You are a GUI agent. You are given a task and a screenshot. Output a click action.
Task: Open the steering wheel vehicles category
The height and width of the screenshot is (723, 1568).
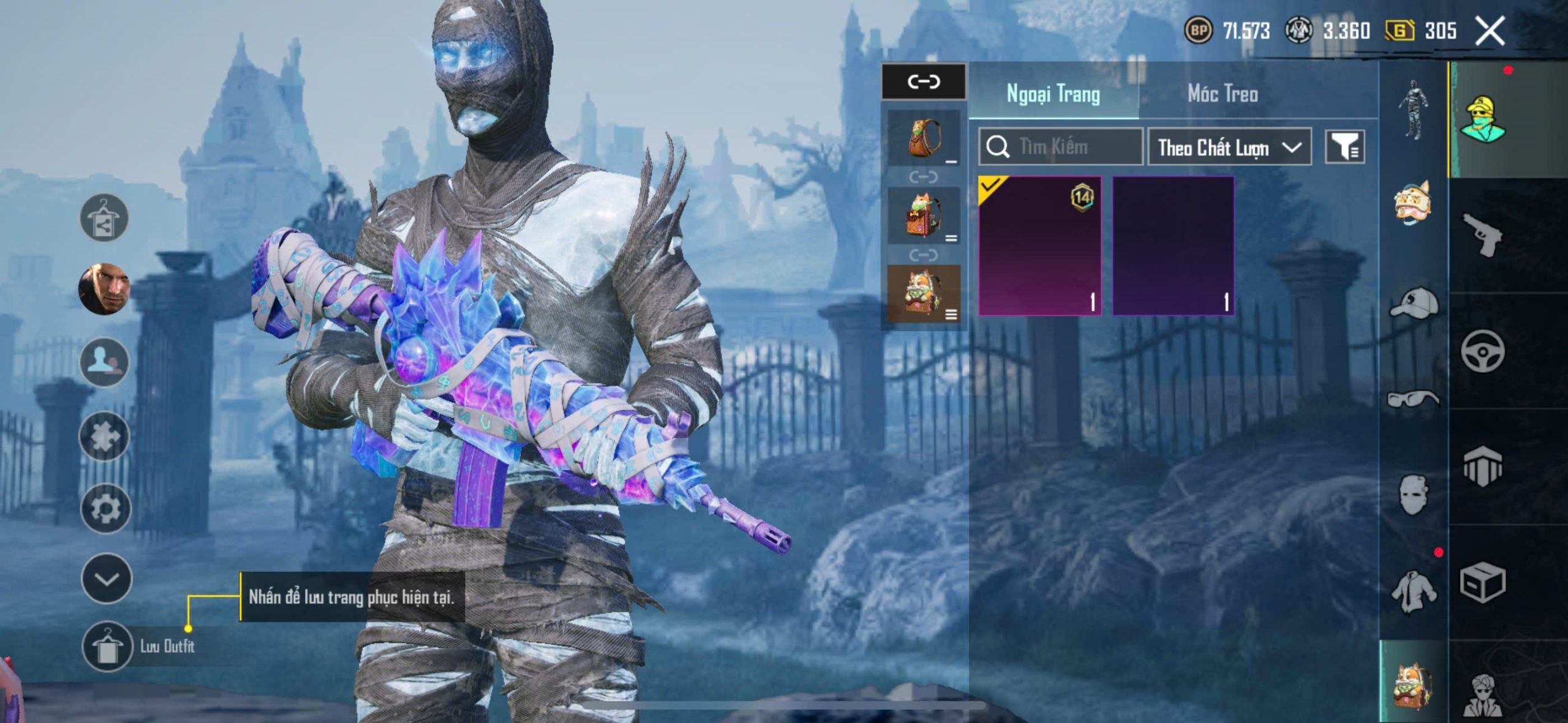tap(1482, 351)
